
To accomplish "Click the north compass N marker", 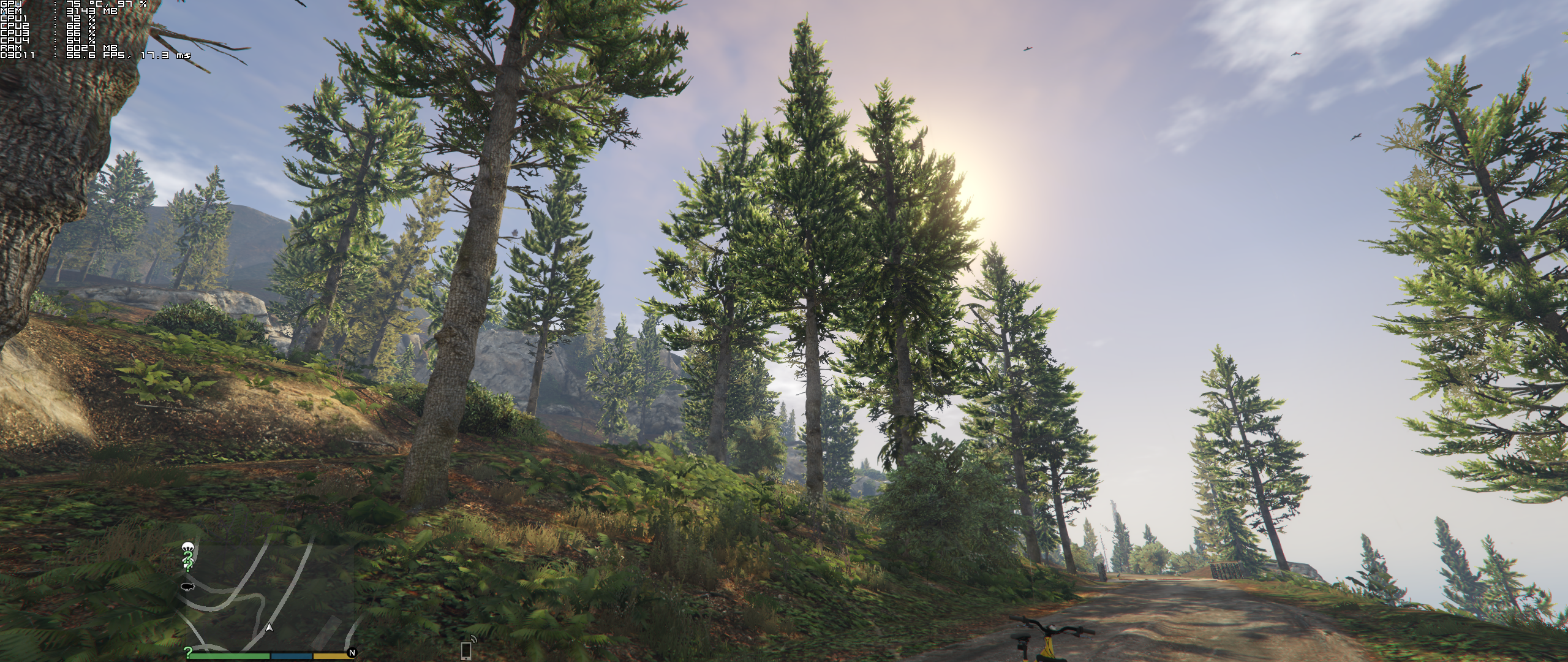I will (x=352, y=653).
